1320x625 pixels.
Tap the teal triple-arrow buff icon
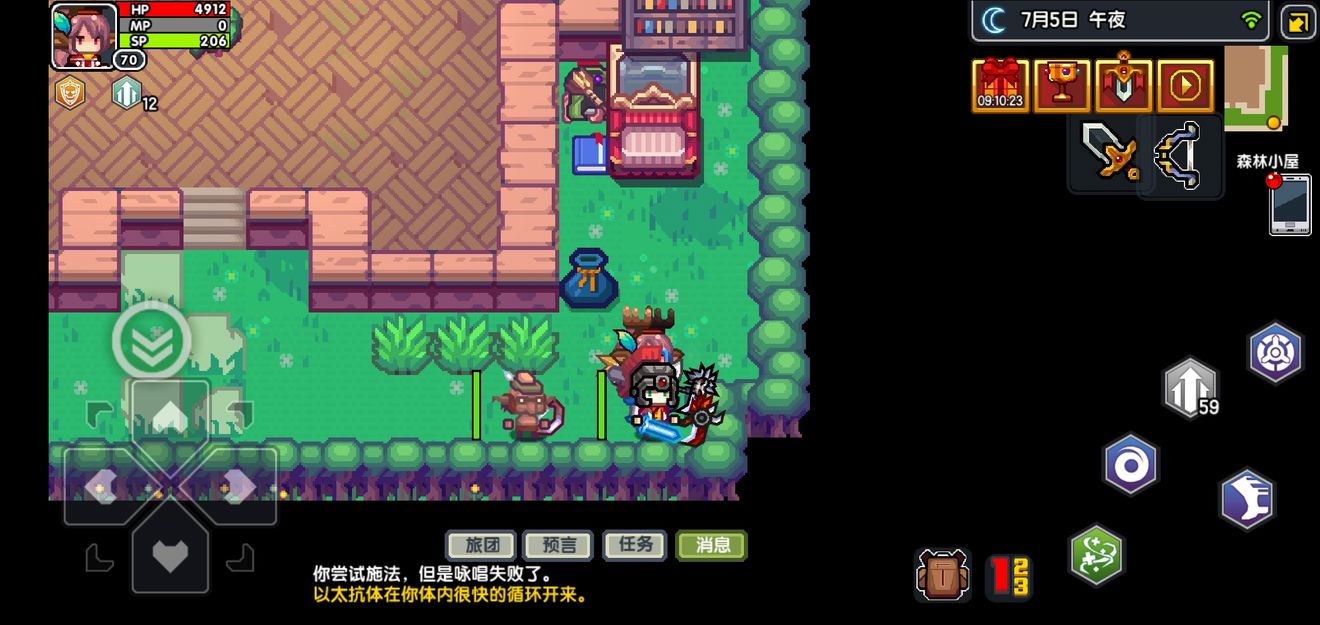126,93
